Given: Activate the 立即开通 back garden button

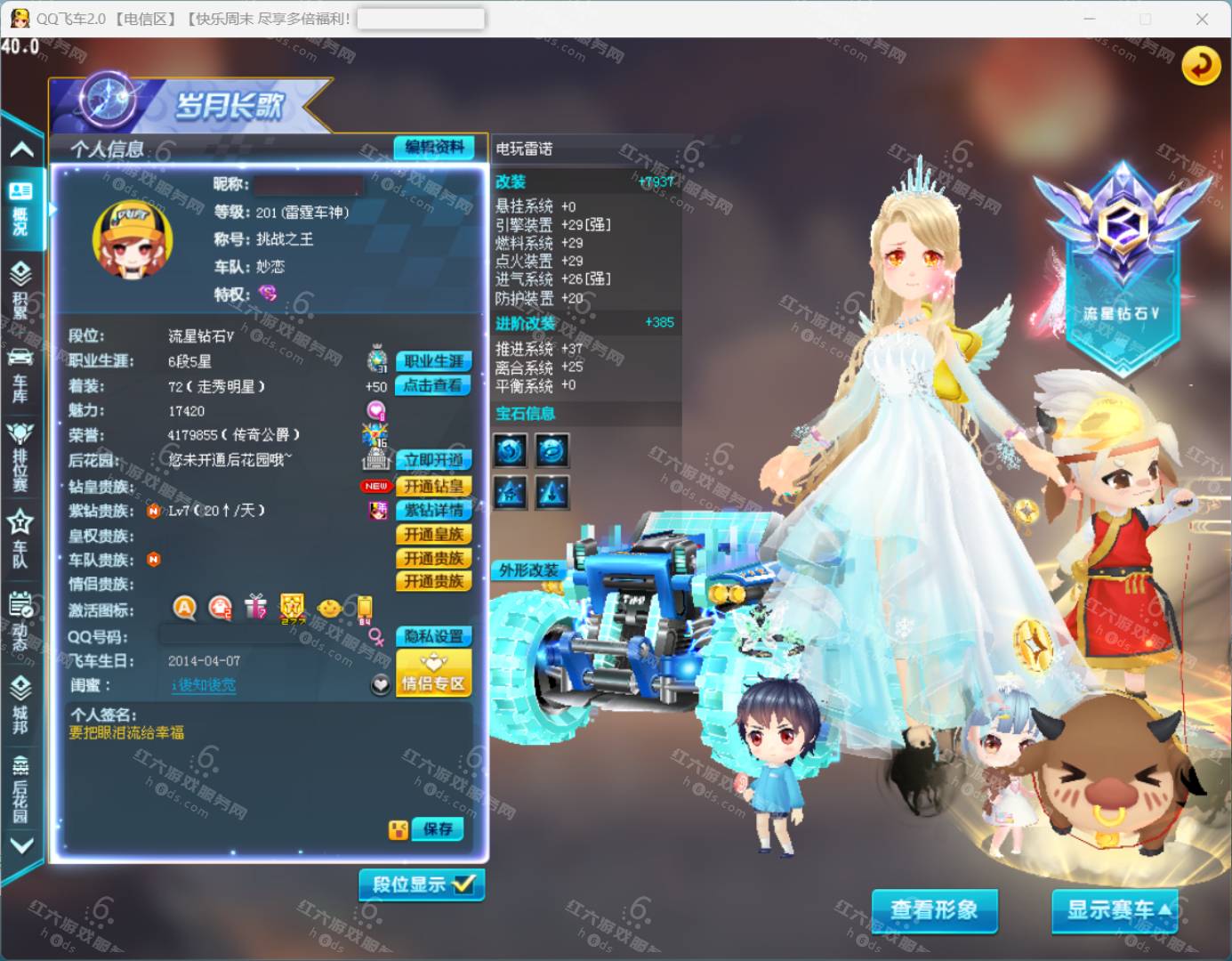Looking at the screenshot, I should 433,460.
